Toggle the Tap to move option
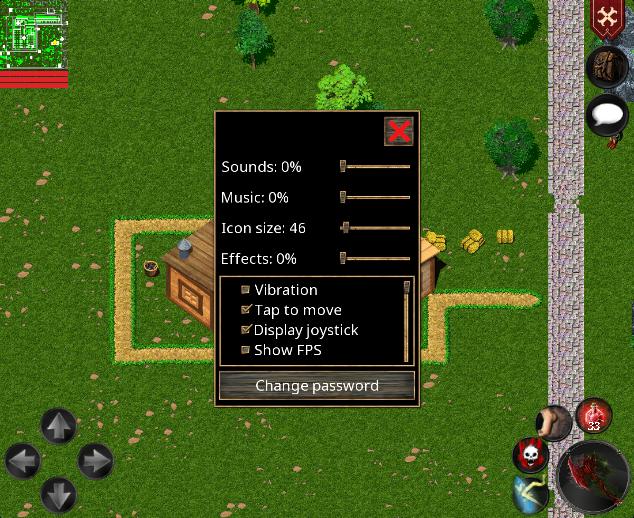 pos(246,310)
